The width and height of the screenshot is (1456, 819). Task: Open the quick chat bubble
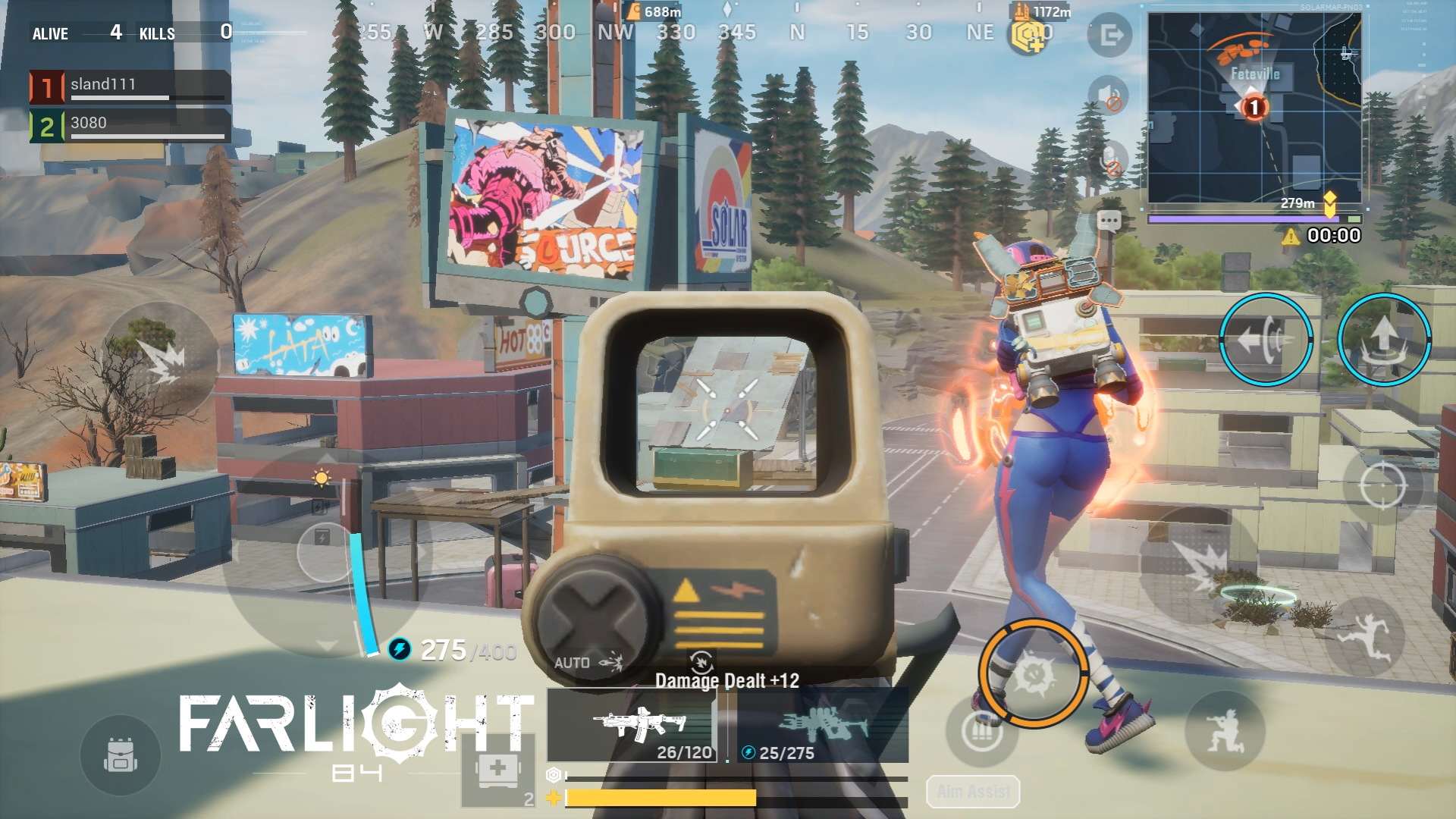pyautogui.click(x=1109, y=221)
